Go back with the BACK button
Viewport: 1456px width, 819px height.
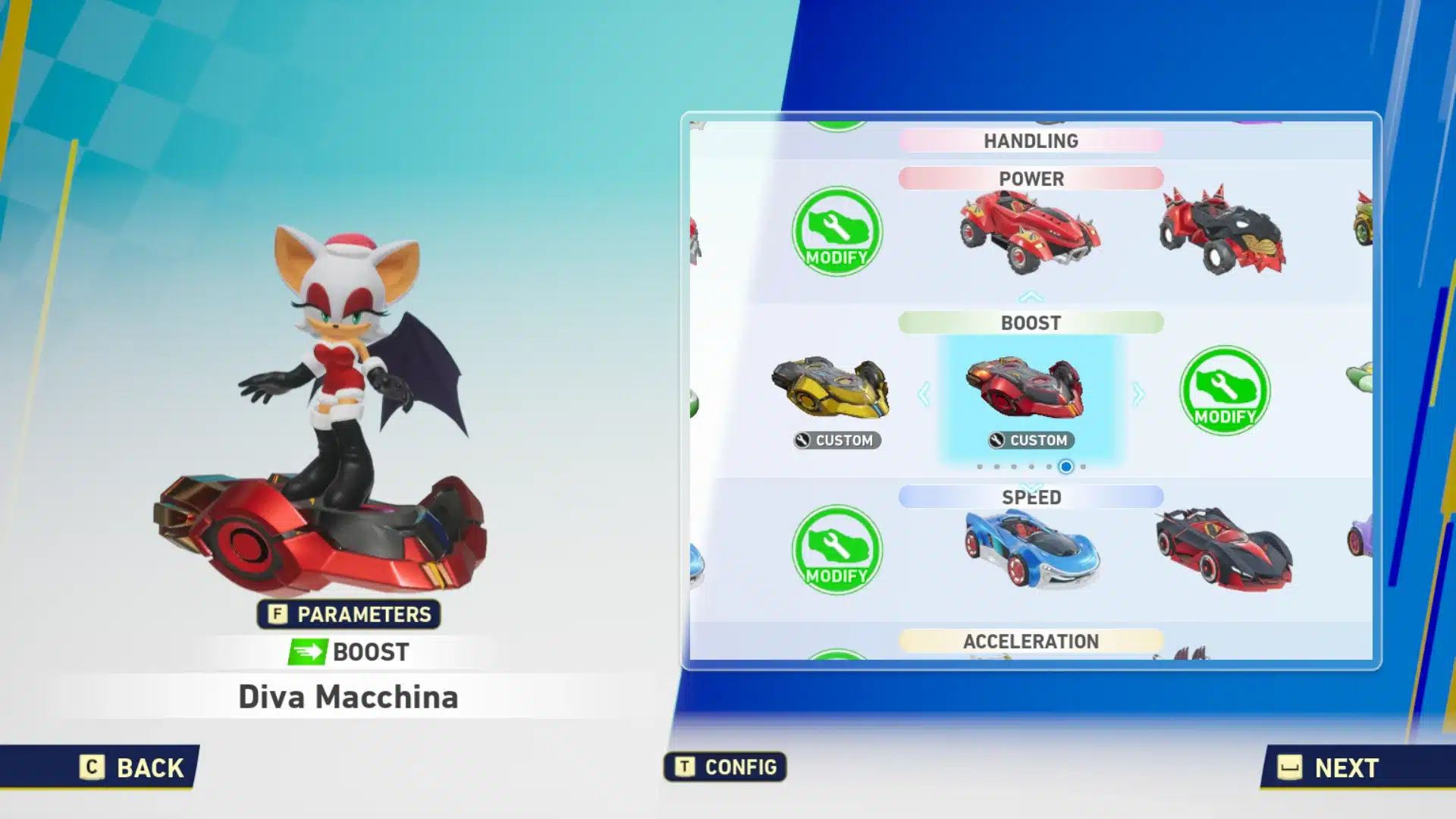[133, 767]
